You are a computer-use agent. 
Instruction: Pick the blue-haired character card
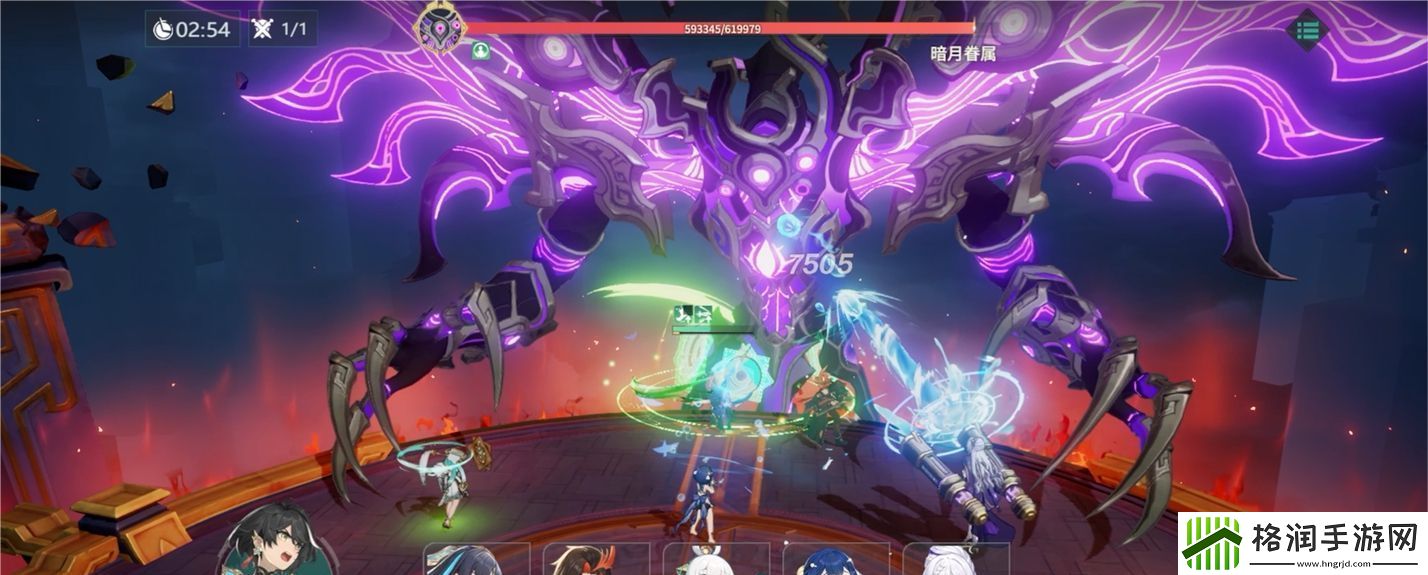[832, 560]
